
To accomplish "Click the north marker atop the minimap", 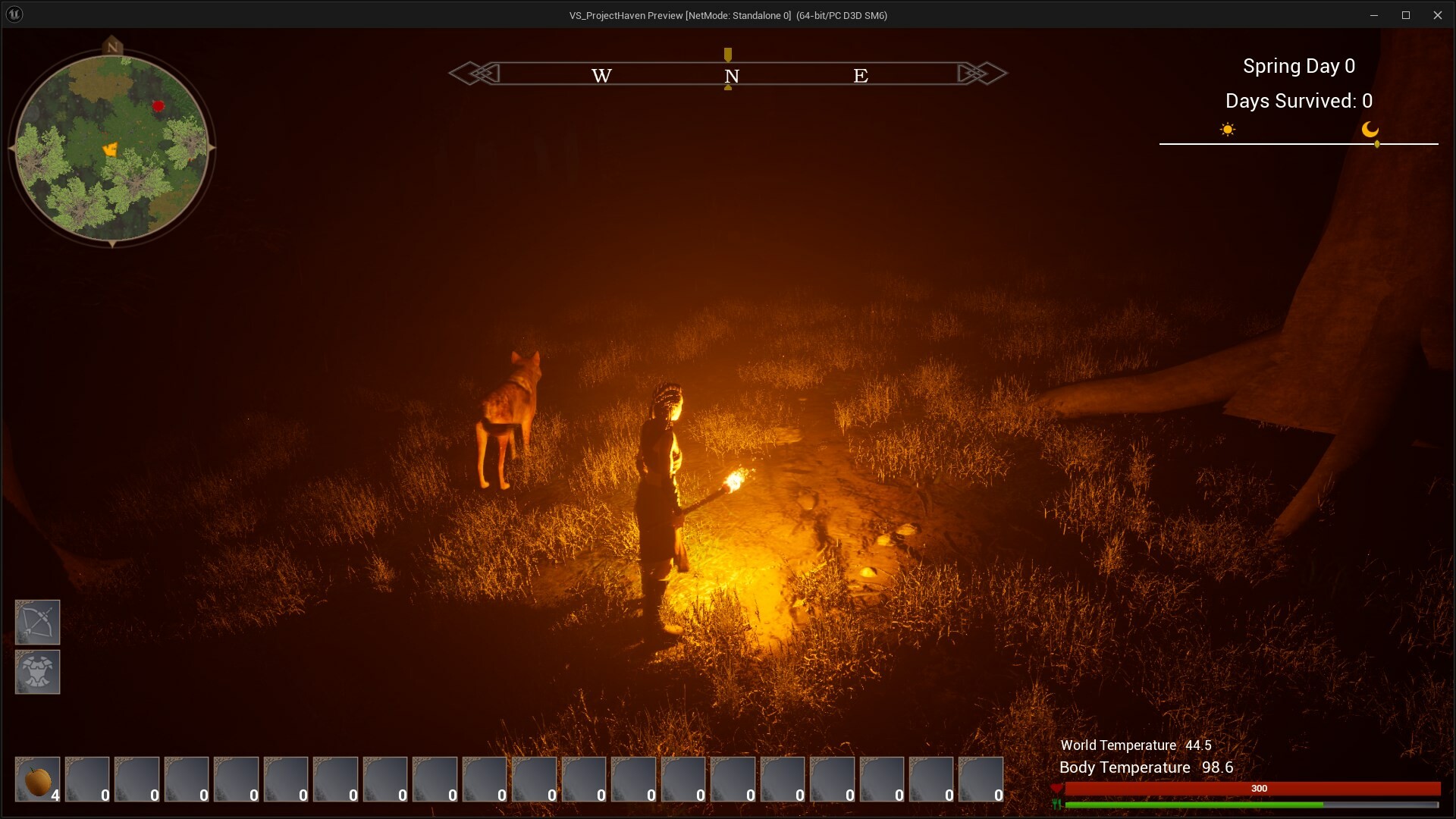I will (x=112, y=45).
